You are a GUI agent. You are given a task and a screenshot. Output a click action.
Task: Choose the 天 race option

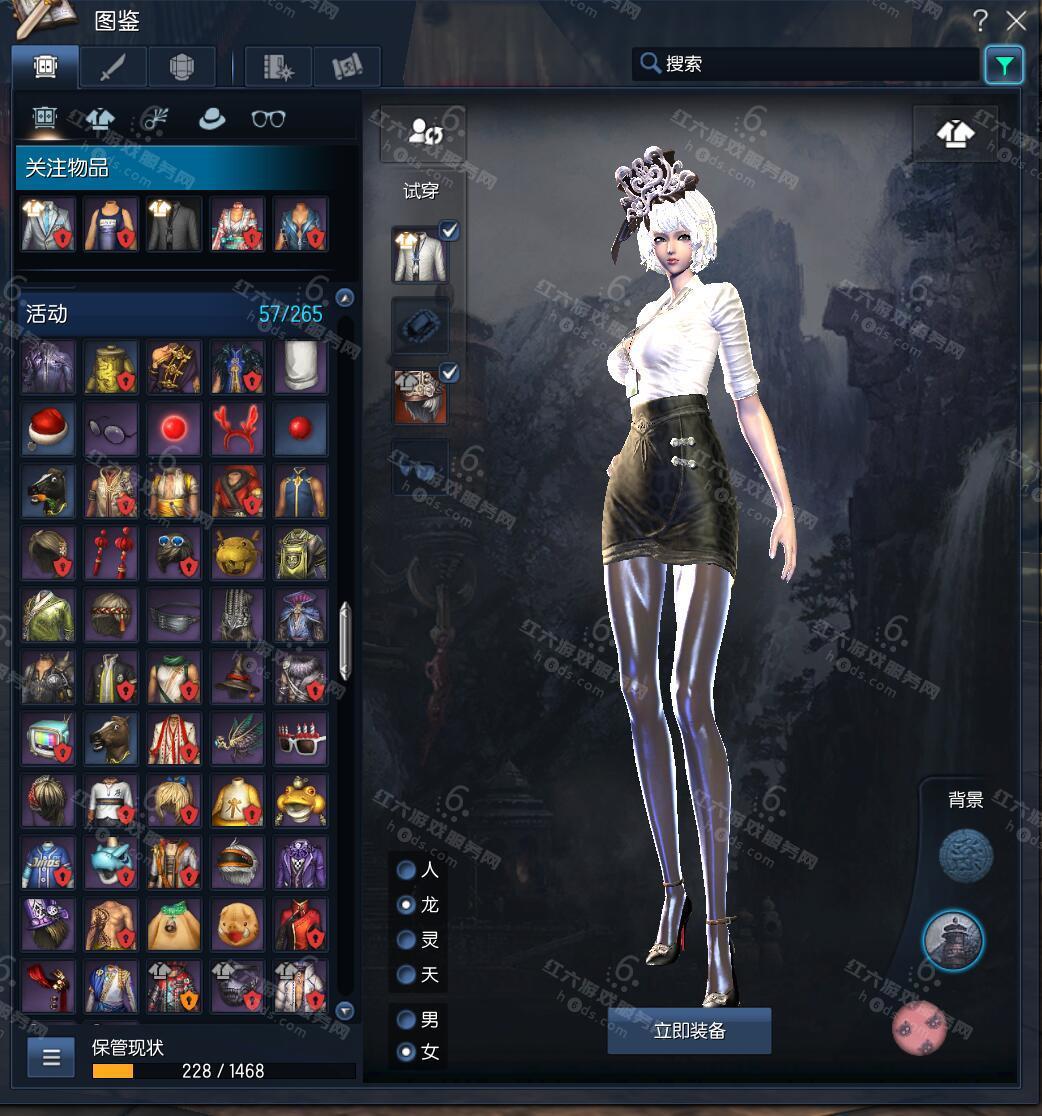click(x=406, y=974)
